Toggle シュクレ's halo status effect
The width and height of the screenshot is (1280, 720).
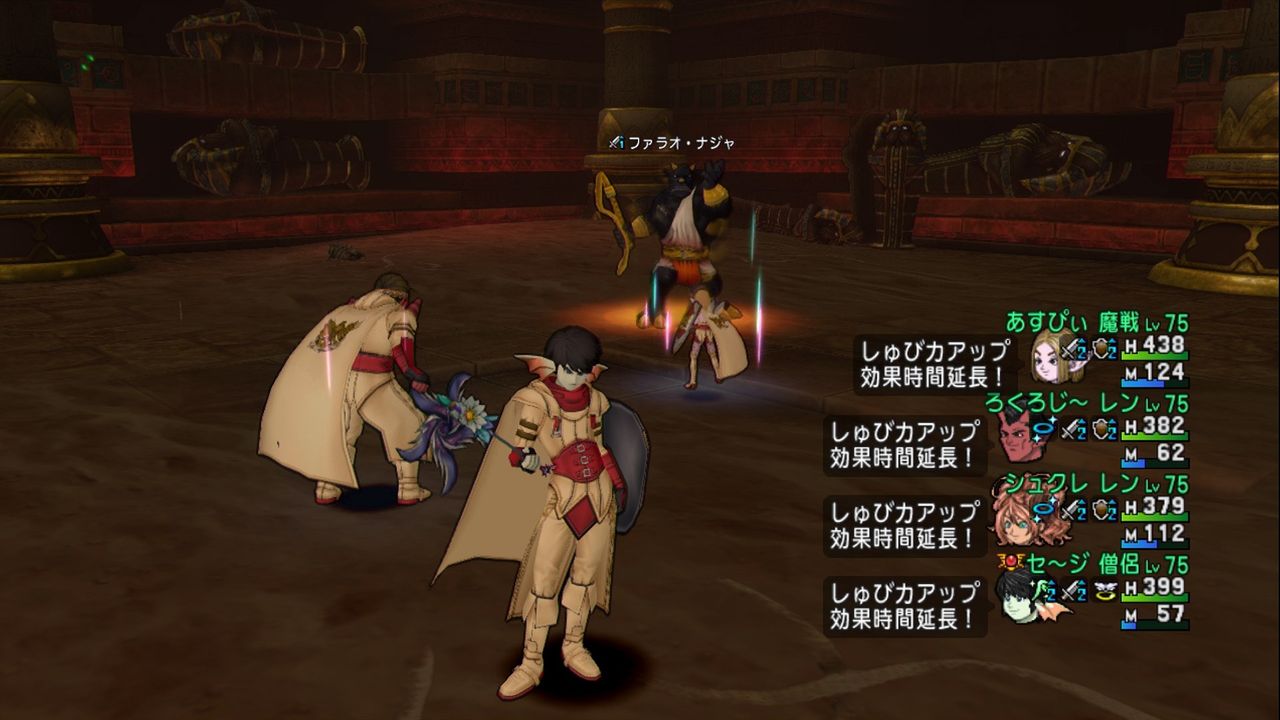click(x=1042, y=509)
